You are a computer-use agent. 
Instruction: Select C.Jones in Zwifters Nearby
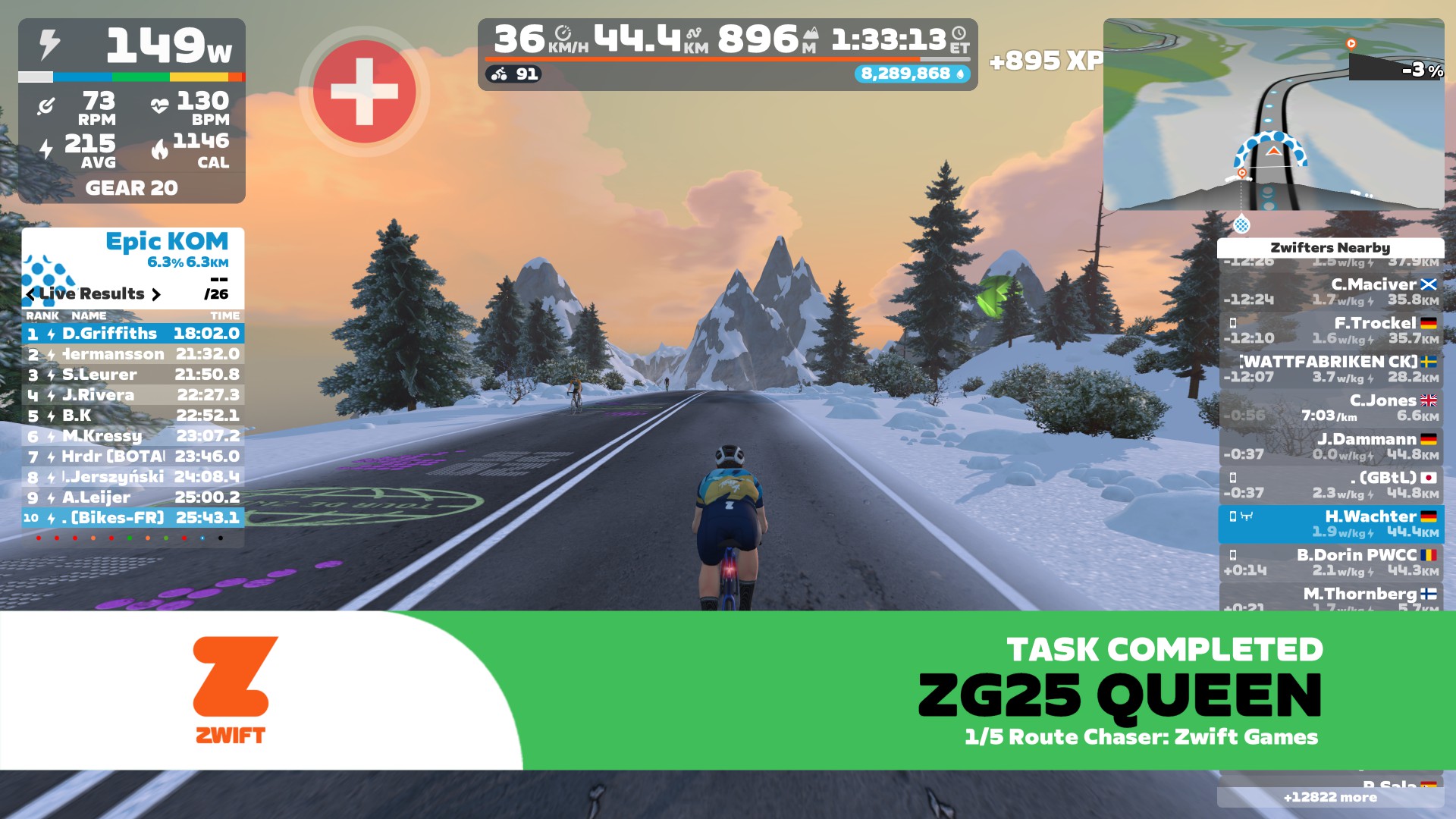[x=1331, y=408]
